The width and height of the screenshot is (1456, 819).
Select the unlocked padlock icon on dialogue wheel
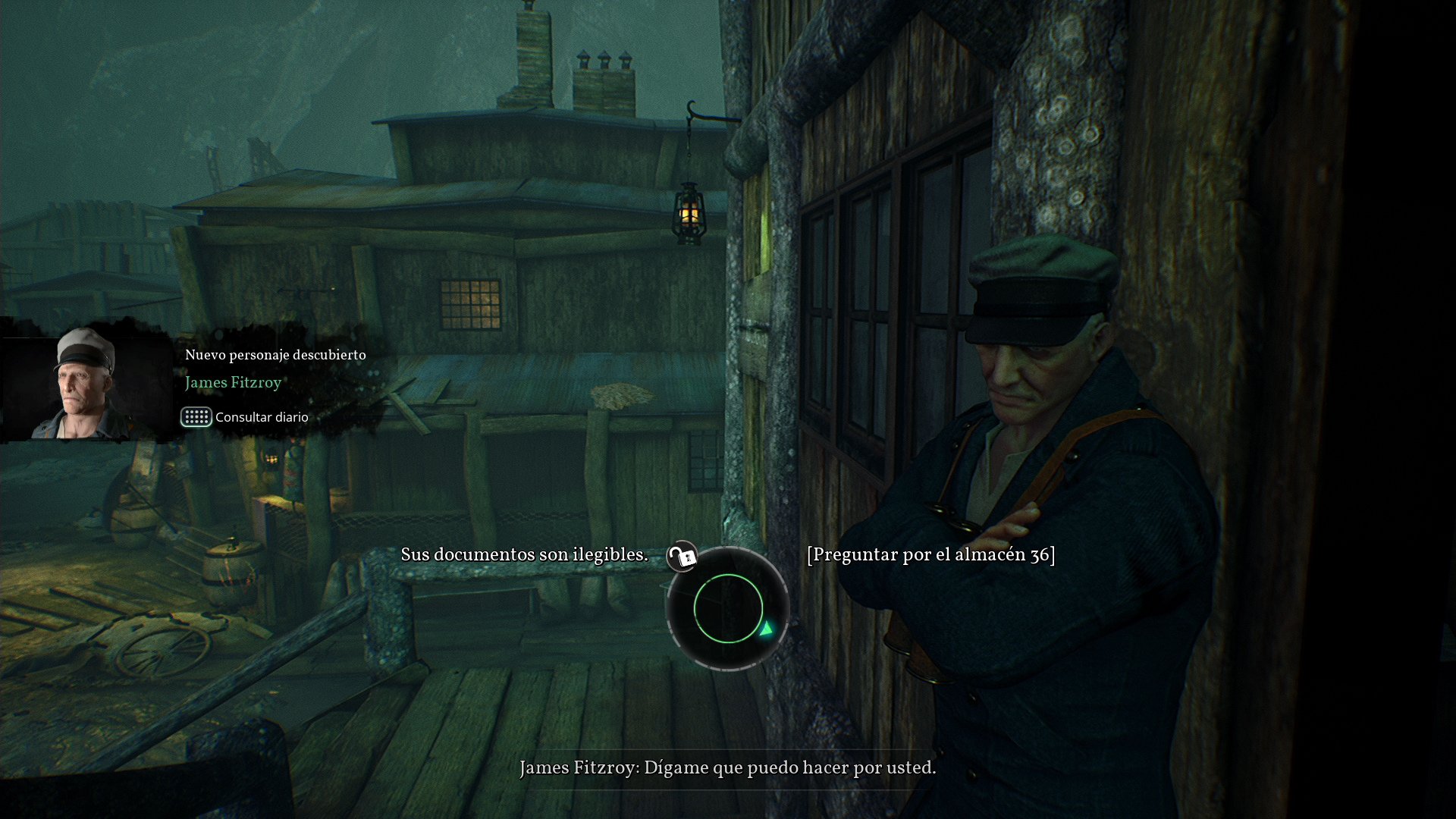(x=680, y=558)
